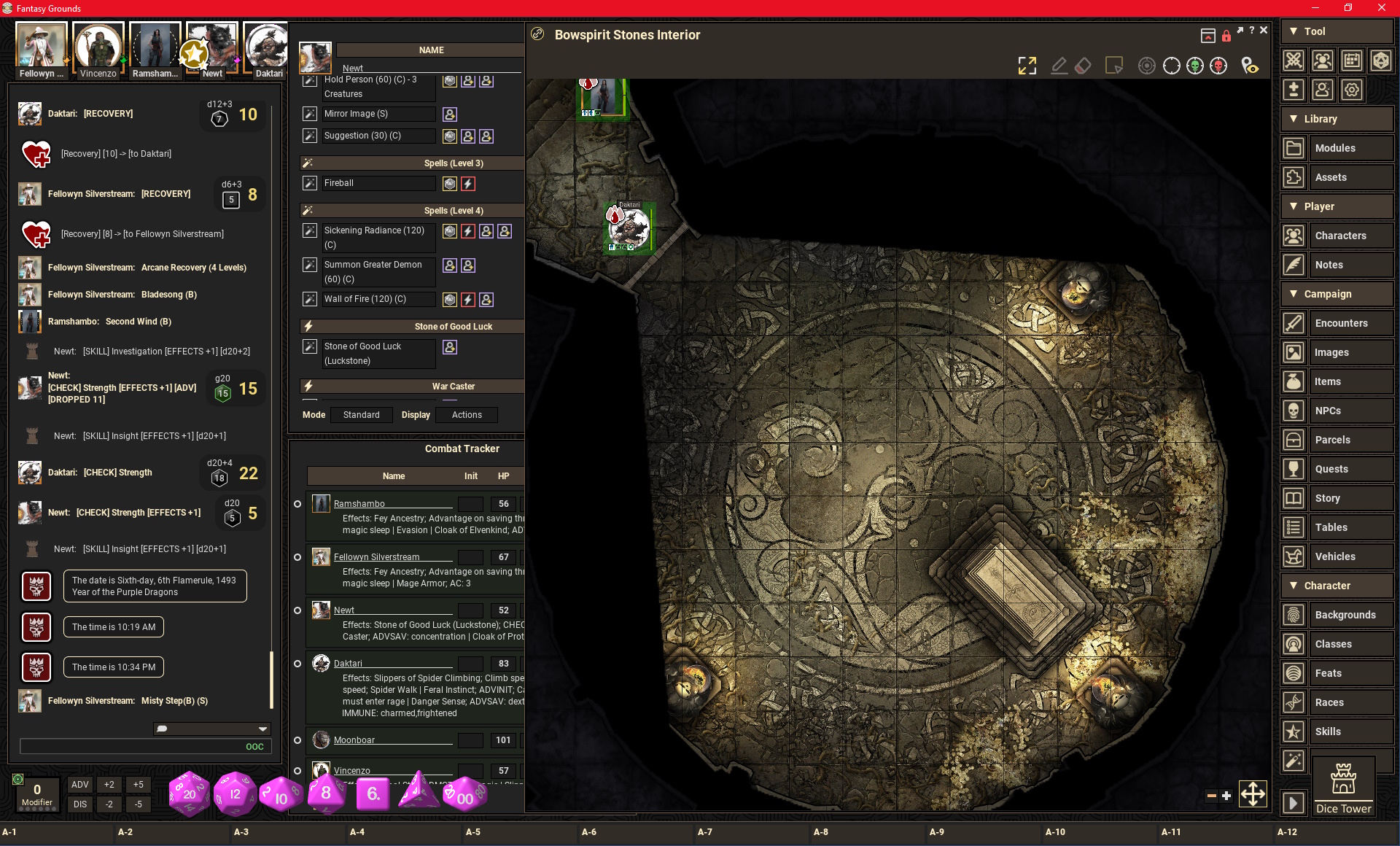This screenshot has height=846, width=1400.
Task: Open the Quests list
Action: 1331,469
